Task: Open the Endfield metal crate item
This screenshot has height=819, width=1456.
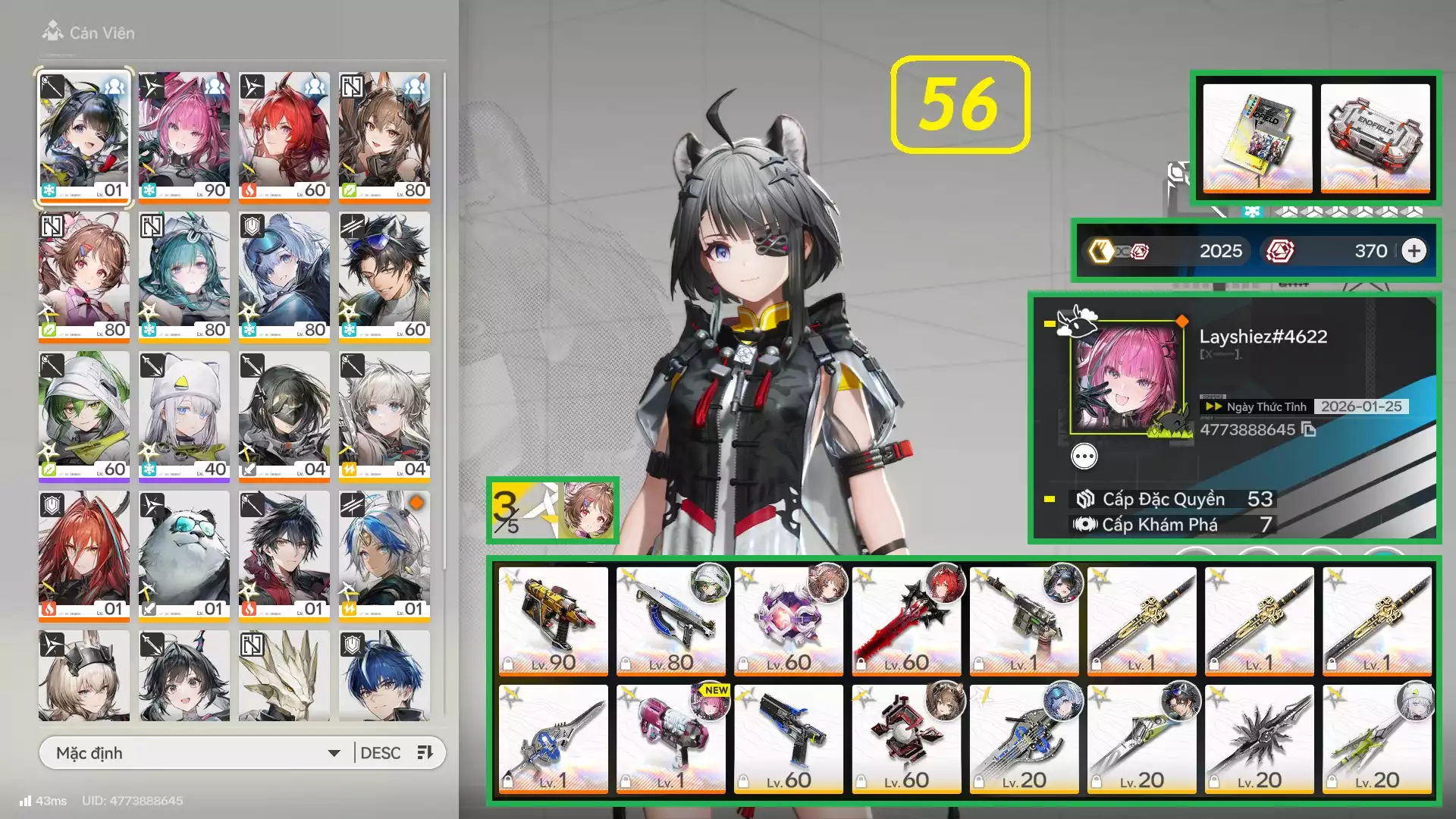Action: coord(1375,137)
